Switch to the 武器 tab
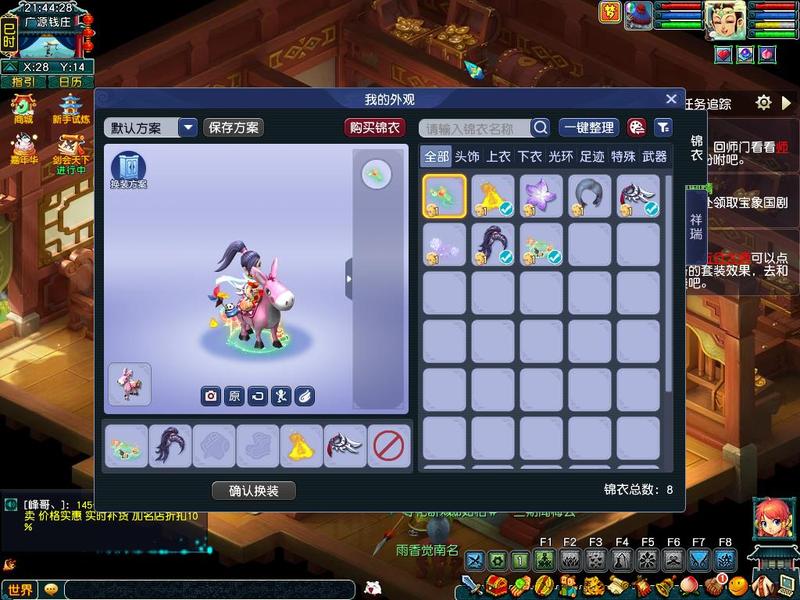 coord(654,156)
